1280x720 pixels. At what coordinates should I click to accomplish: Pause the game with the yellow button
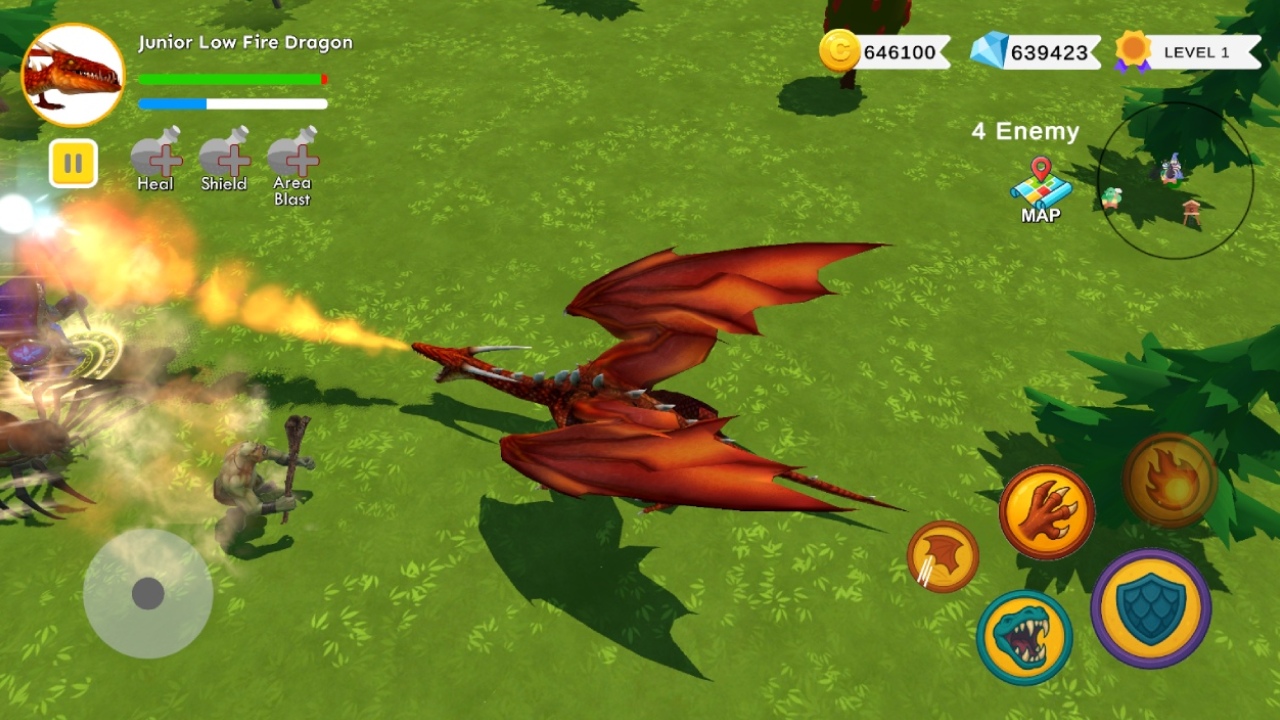[73, 163]
